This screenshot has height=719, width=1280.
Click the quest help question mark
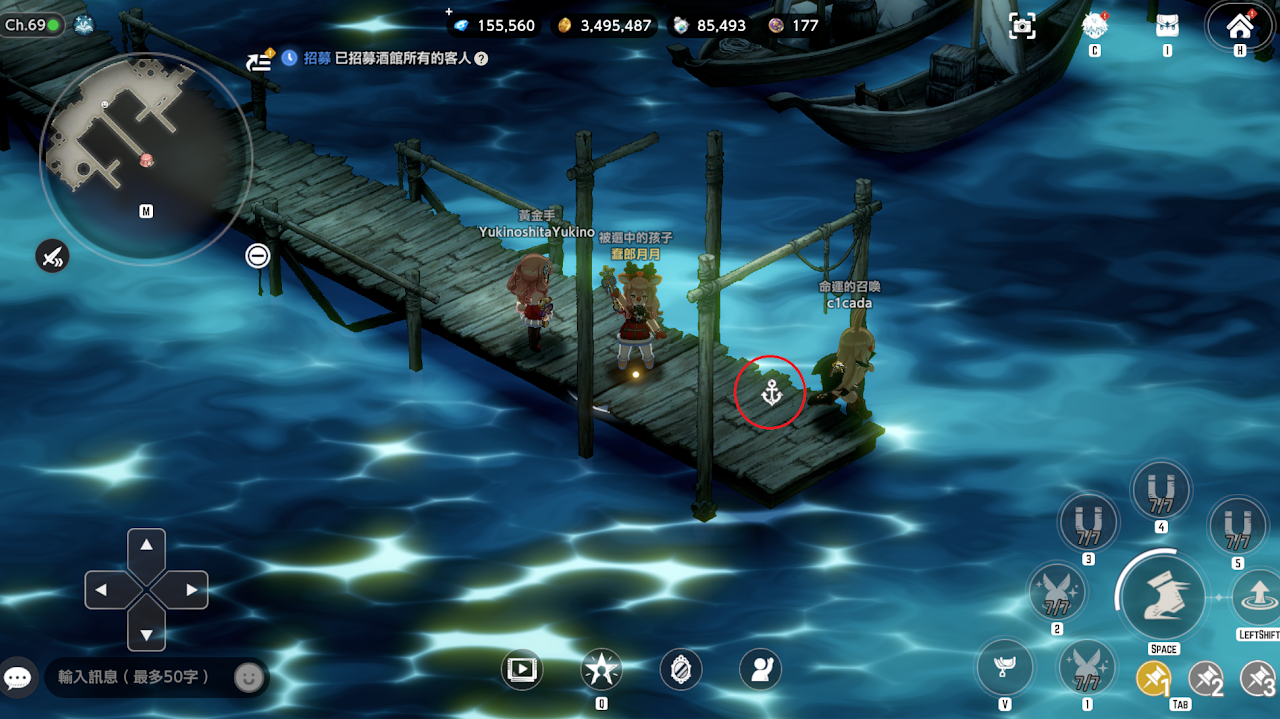(481, 59)
